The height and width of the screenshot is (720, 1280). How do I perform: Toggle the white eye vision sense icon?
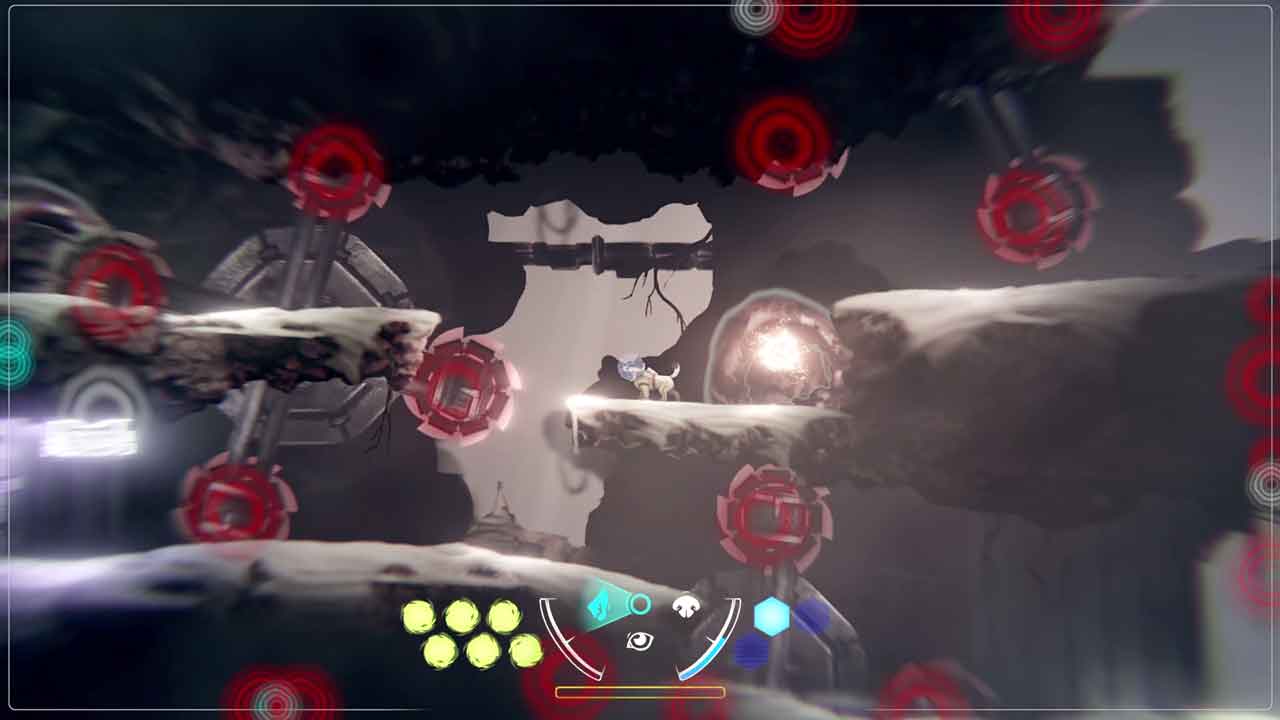[639, 641]
